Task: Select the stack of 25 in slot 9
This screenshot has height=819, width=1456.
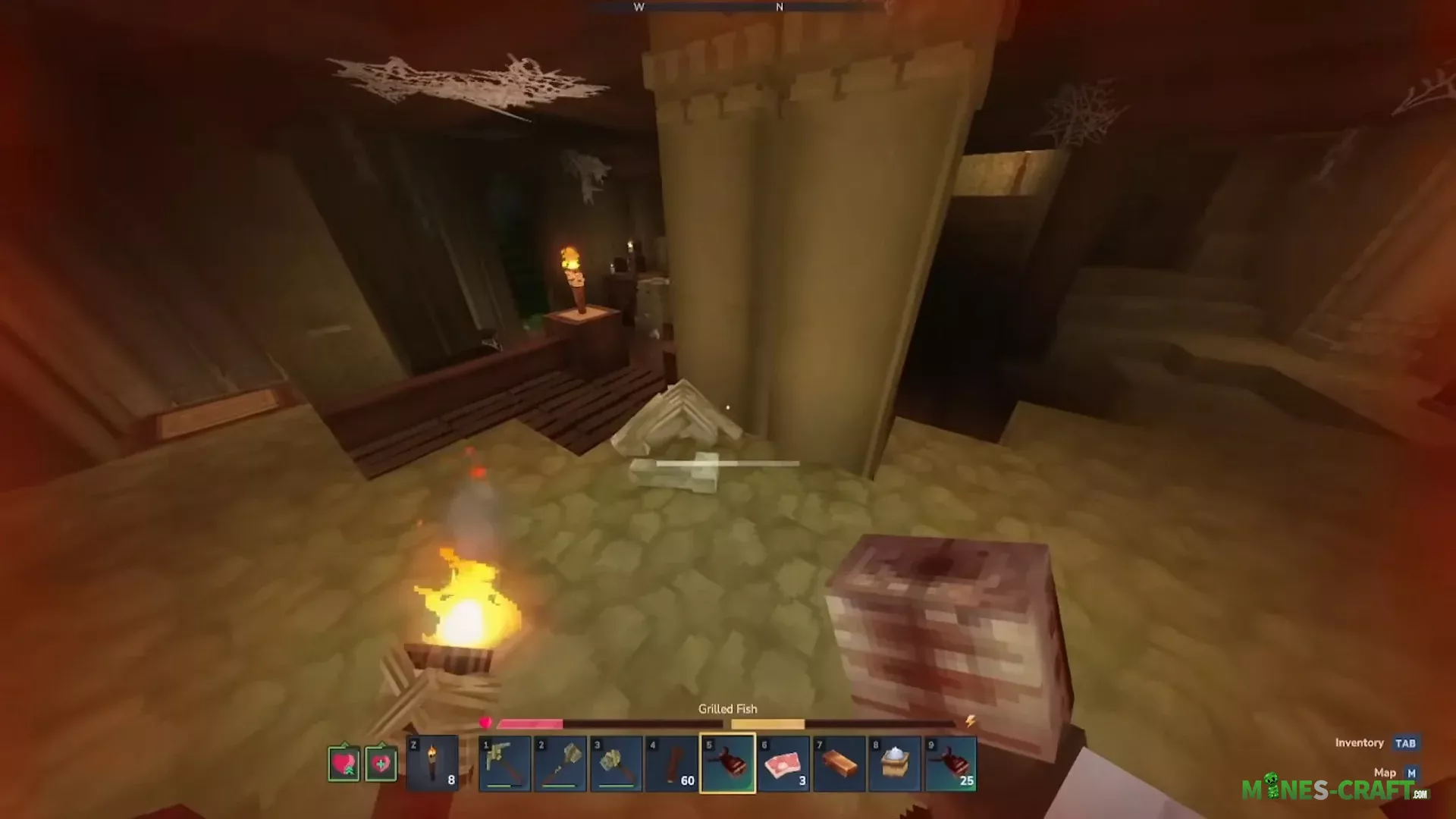Action: pos(951,763)
